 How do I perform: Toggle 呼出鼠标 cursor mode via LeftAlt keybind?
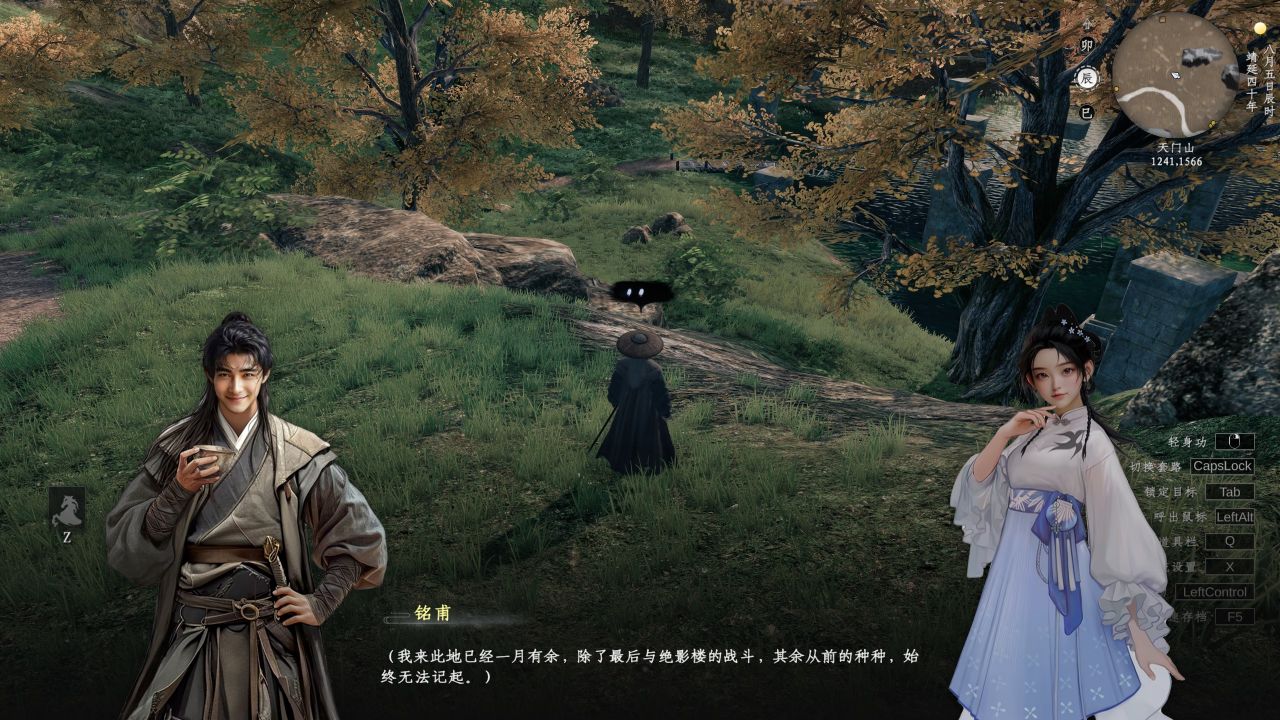(x=1237, y=518)
